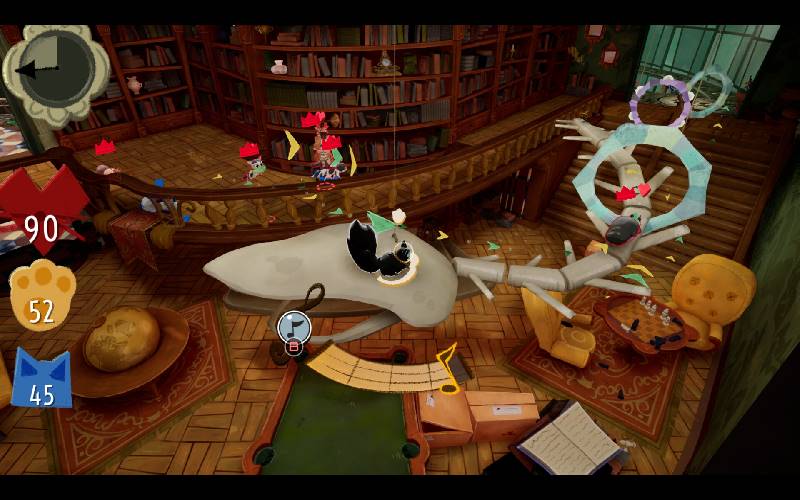Click the orange paw print icon
This screenshot has width=800, height=500.
(41, 295)
